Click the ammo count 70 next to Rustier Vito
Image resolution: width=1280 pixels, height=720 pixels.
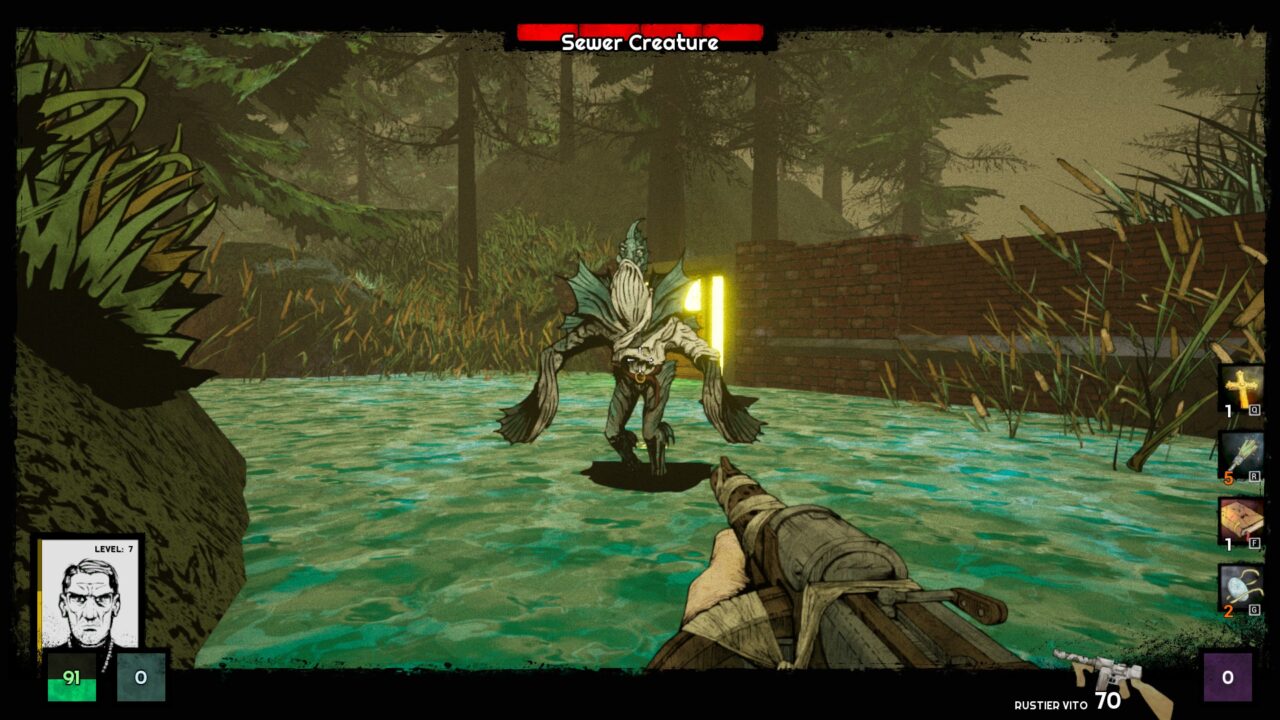(1107, 700)
